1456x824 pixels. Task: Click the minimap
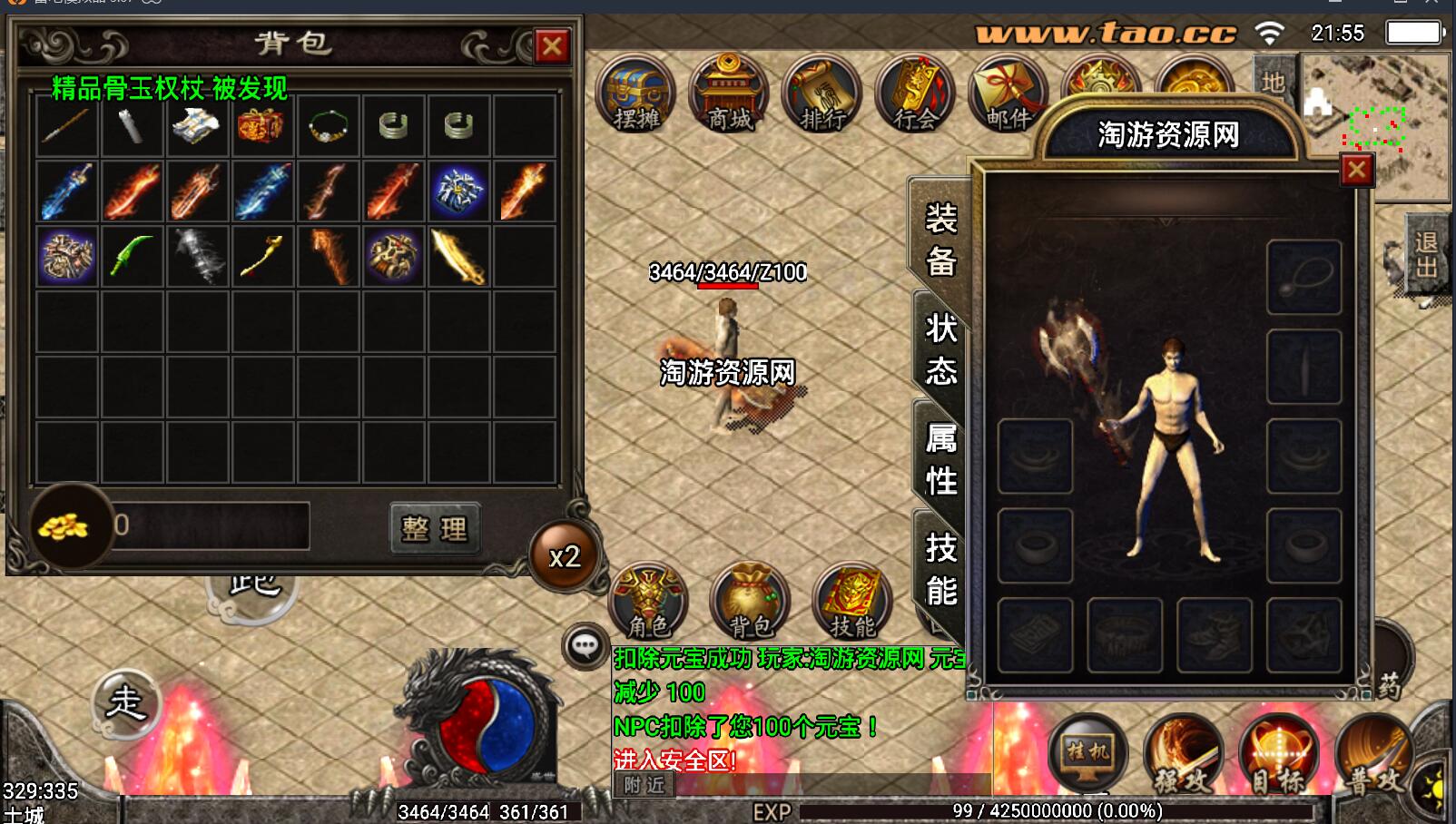[1376, 125]
